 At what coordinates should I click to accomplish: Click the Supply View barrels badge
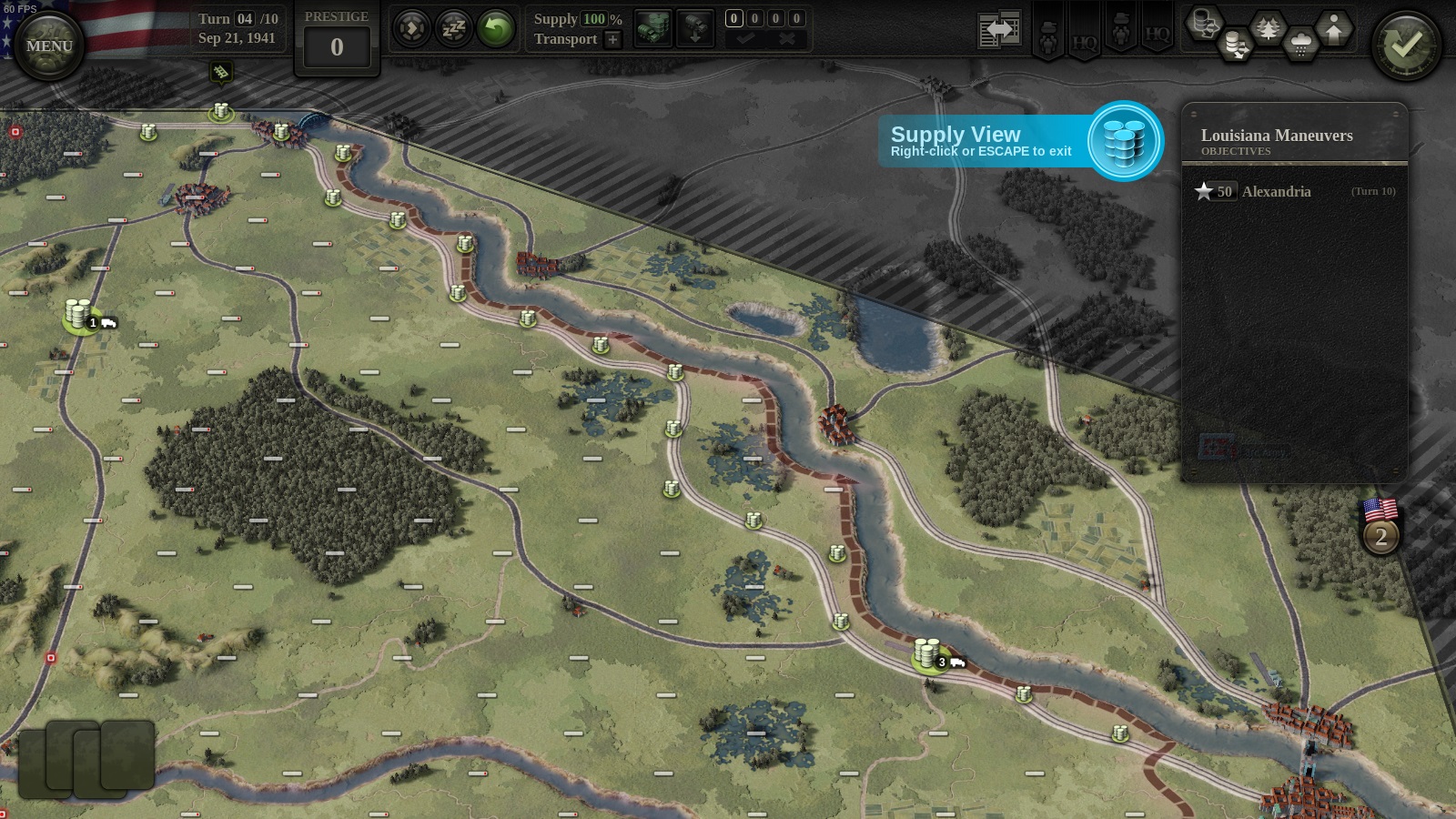[1125, 141]
